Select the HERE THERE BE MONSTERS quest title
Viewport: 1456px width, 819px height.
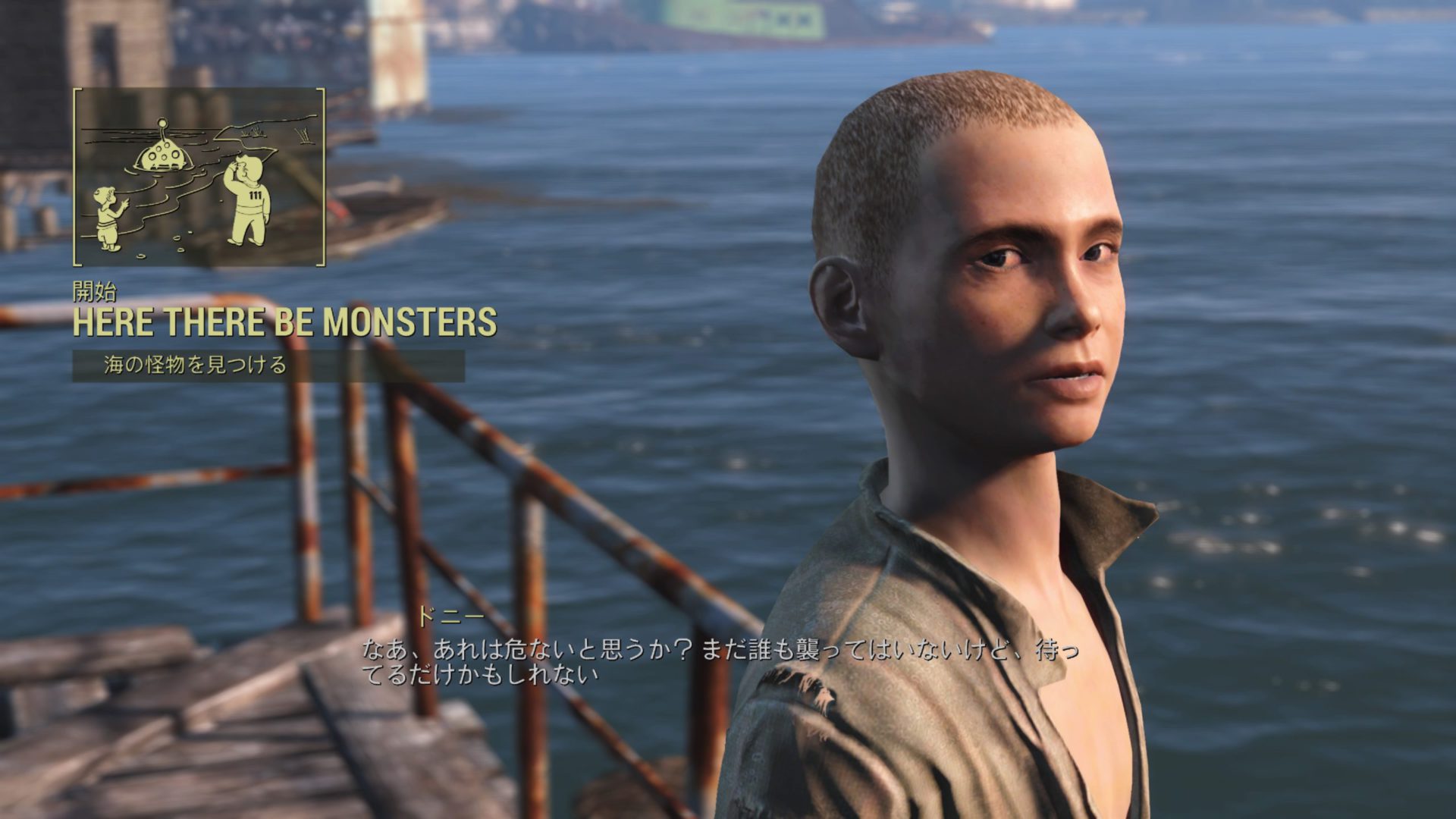point(284,322)
